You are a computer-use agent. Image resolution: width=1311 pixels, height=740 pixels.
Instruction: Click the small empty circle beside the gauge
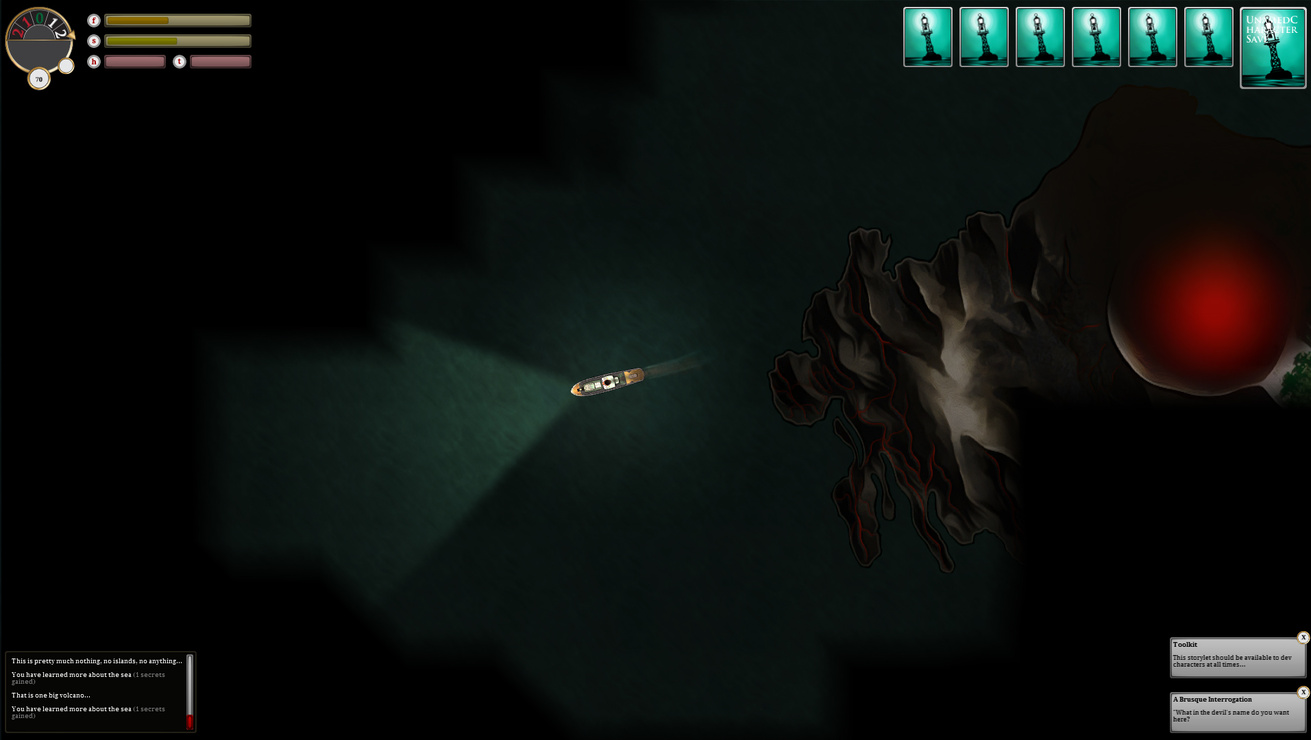click(x=65, y=65)
